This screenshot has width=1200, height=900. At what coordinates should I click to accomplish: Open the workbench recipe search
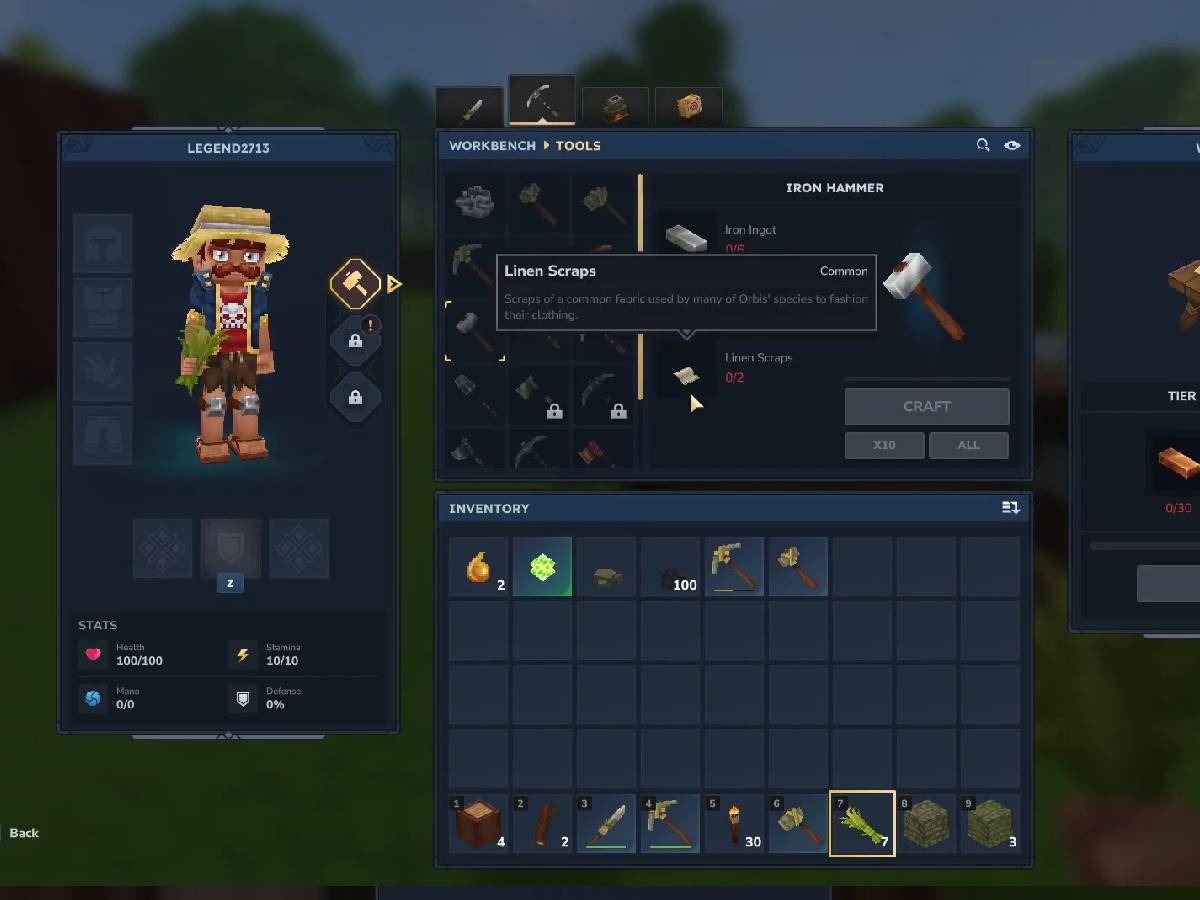pyautogui.click(x=983, y=146)
